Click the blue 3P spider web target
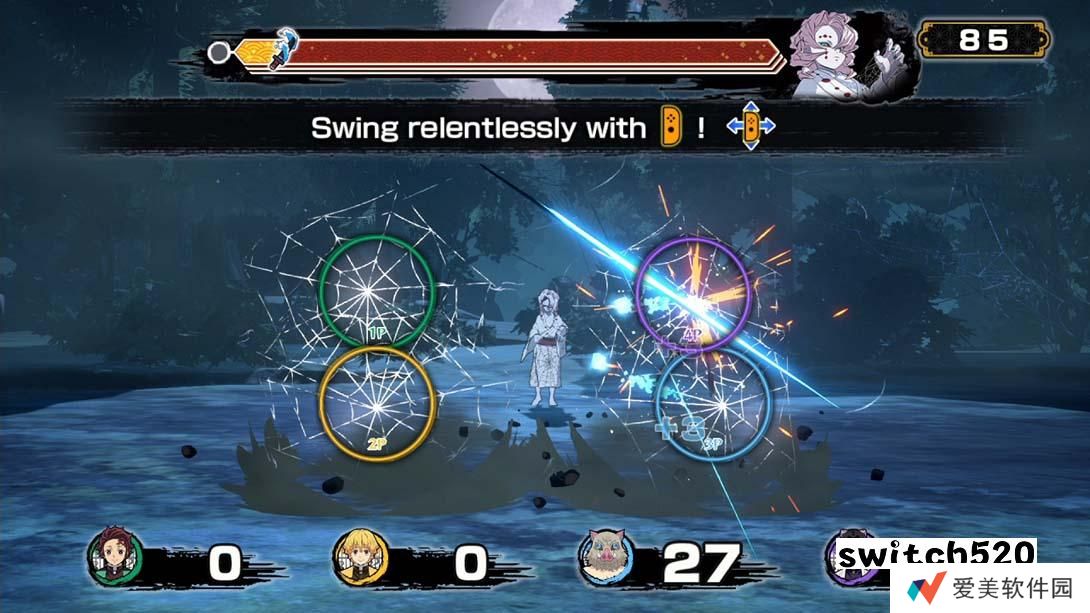 coord(714,402)
